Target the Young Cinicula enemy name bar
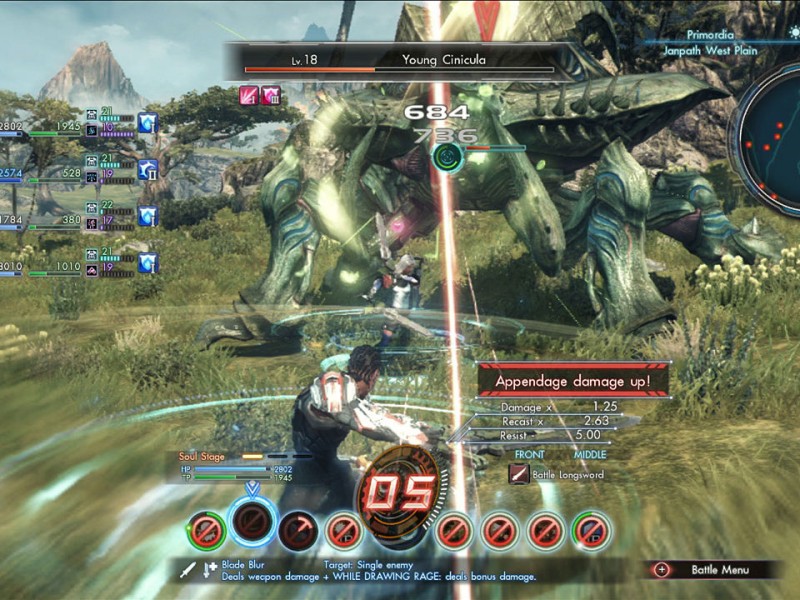The height and width of the screenshot is (600, 800). (x=400, y=60)
